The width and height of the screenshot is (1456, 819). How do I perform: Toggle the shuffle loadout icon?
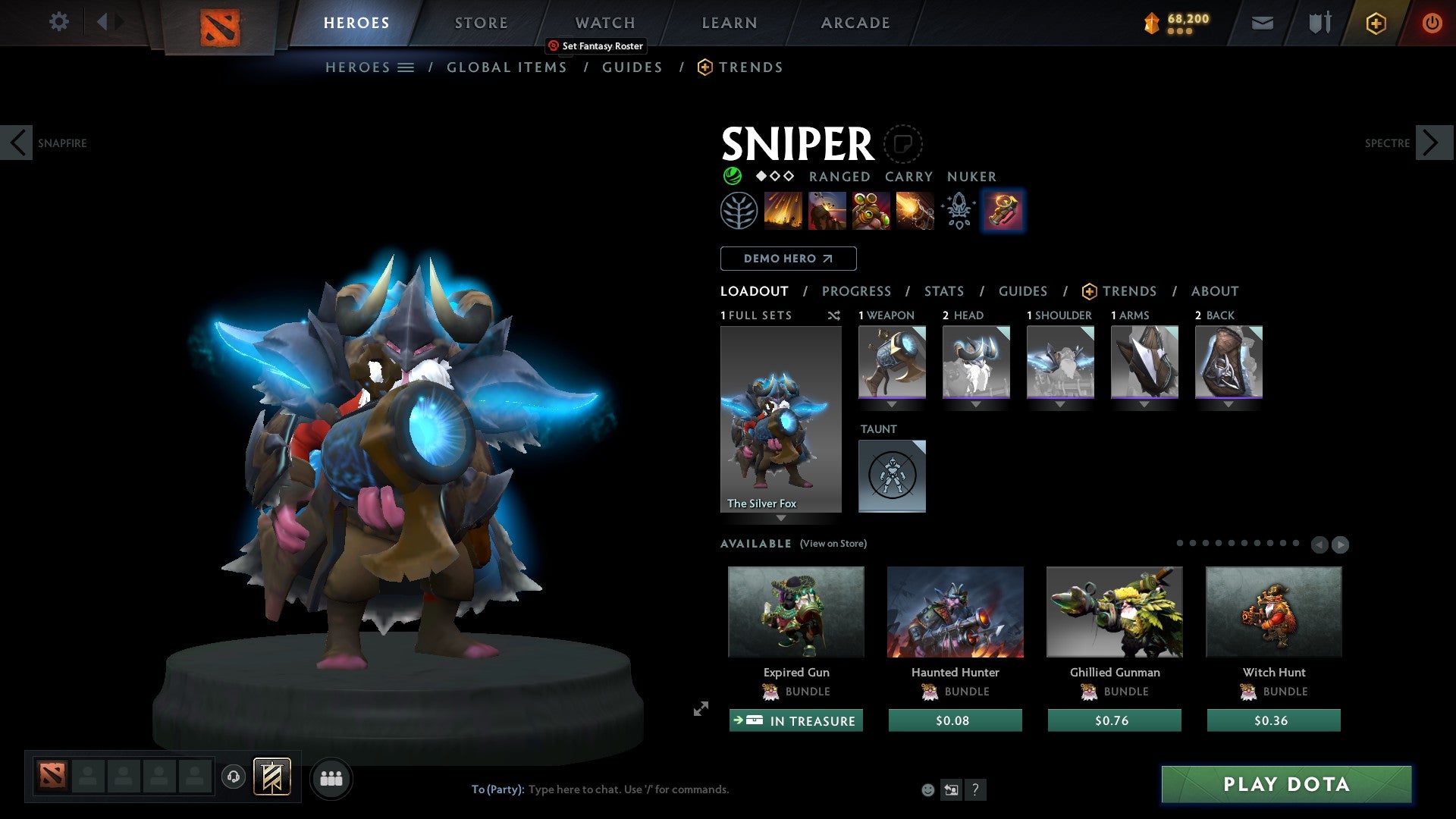coord(834,315)
